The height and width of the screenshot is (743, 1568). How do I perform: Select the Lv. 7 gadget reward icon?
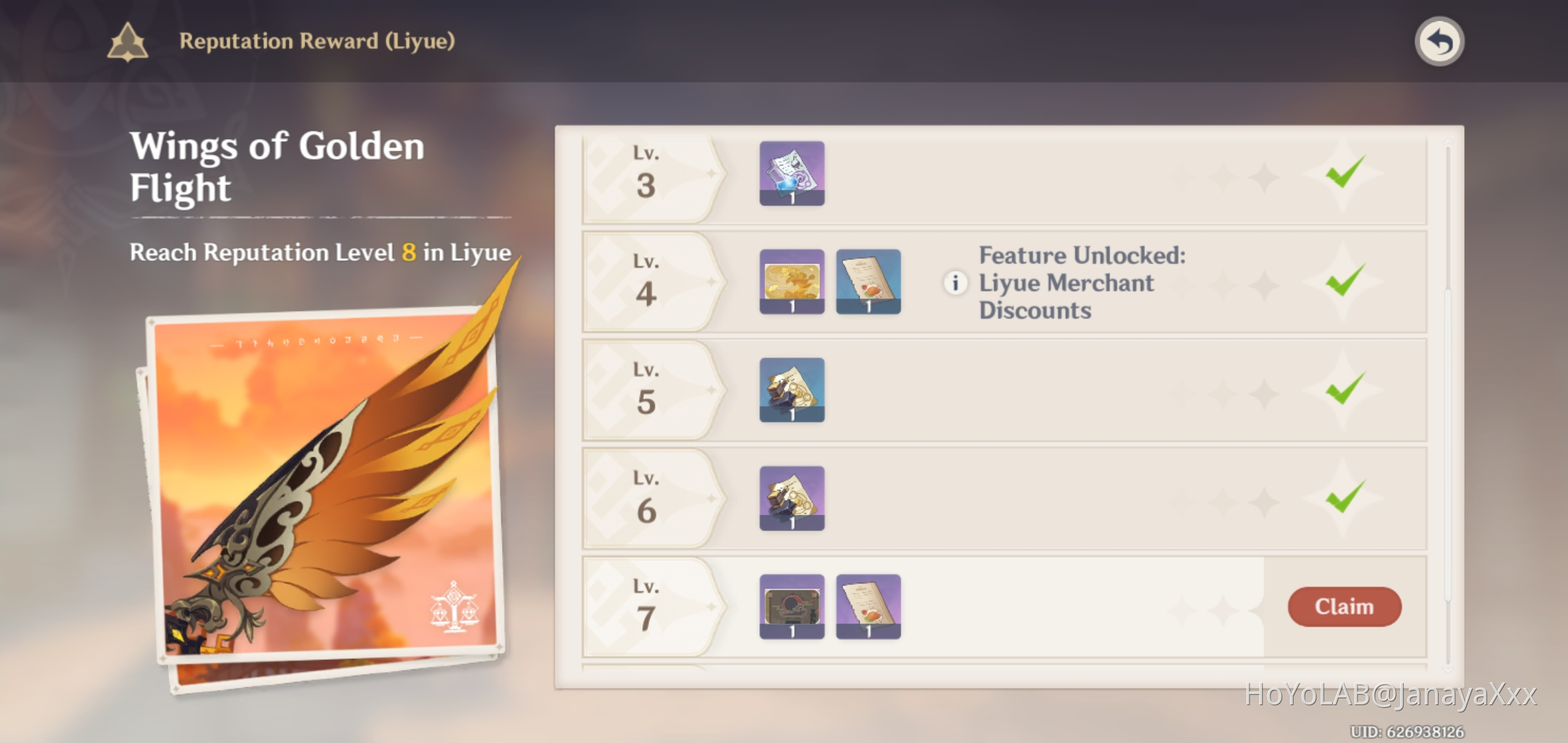pos(792,607)
